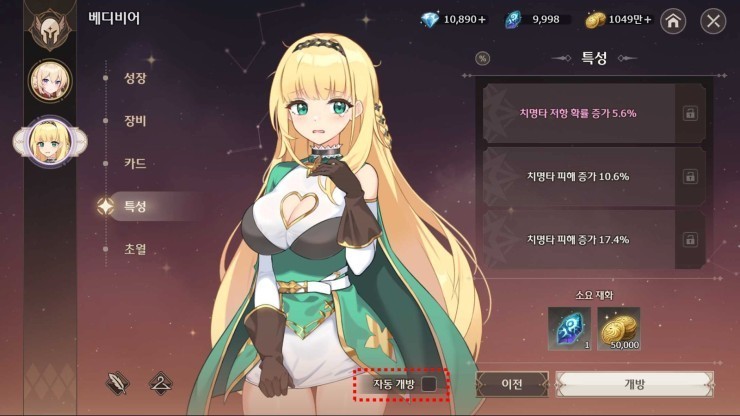
Task: Select the 카드 tab
Action: [135, 163]
